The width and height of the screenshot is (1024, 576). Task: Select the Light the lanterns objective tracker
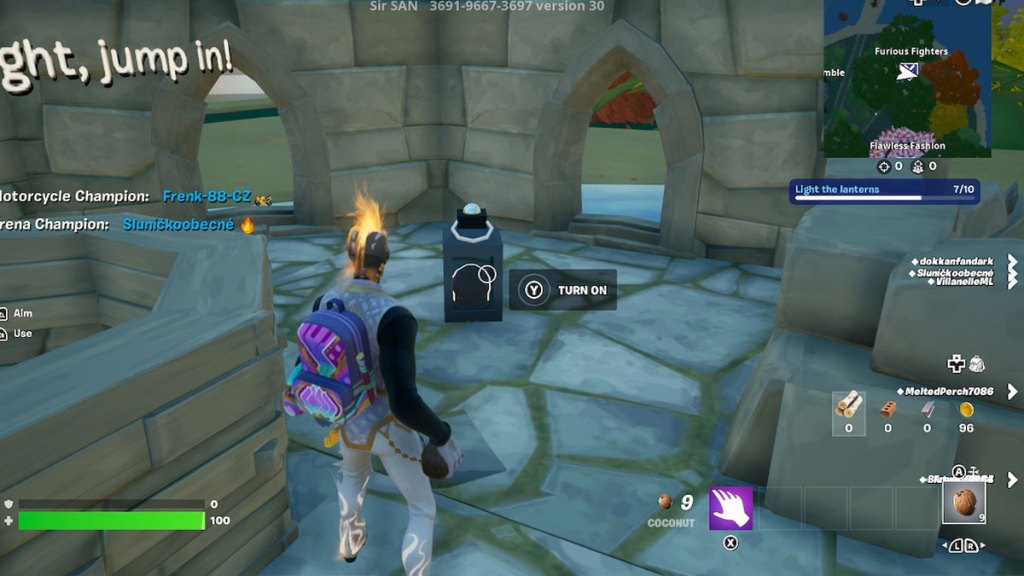884,191
